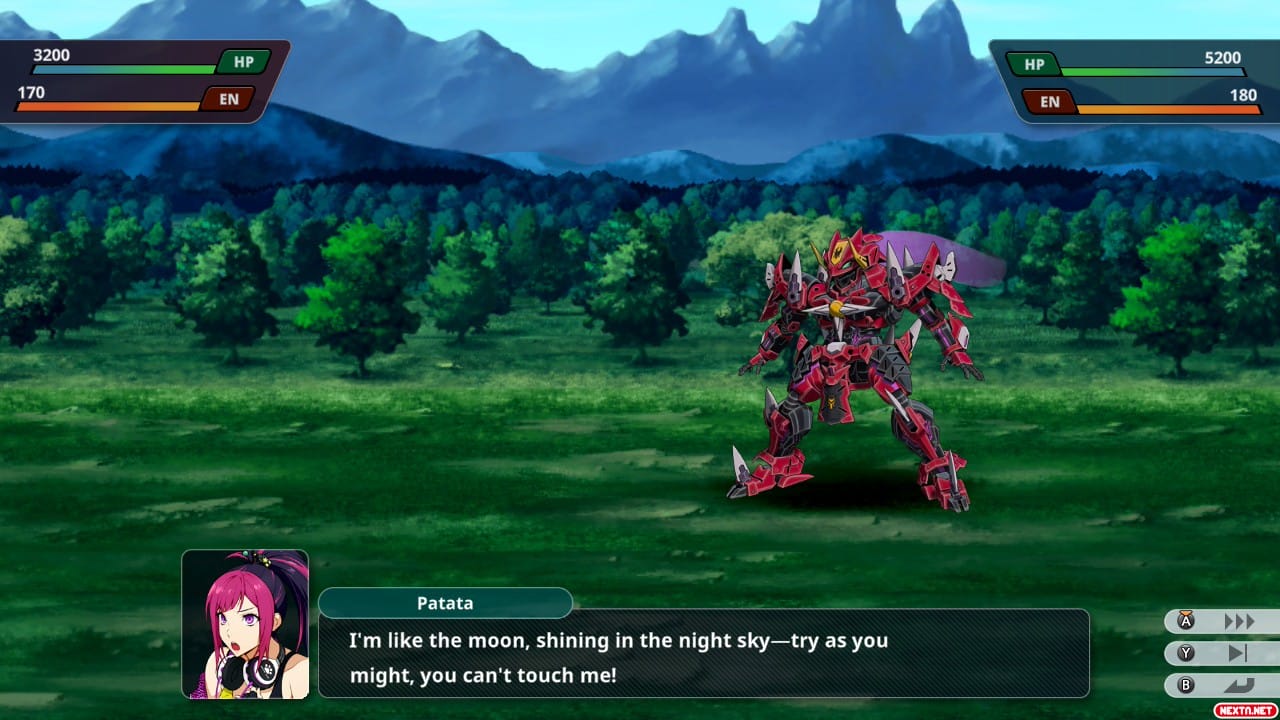Advance the Patata dialogue text box

[703, 653]
